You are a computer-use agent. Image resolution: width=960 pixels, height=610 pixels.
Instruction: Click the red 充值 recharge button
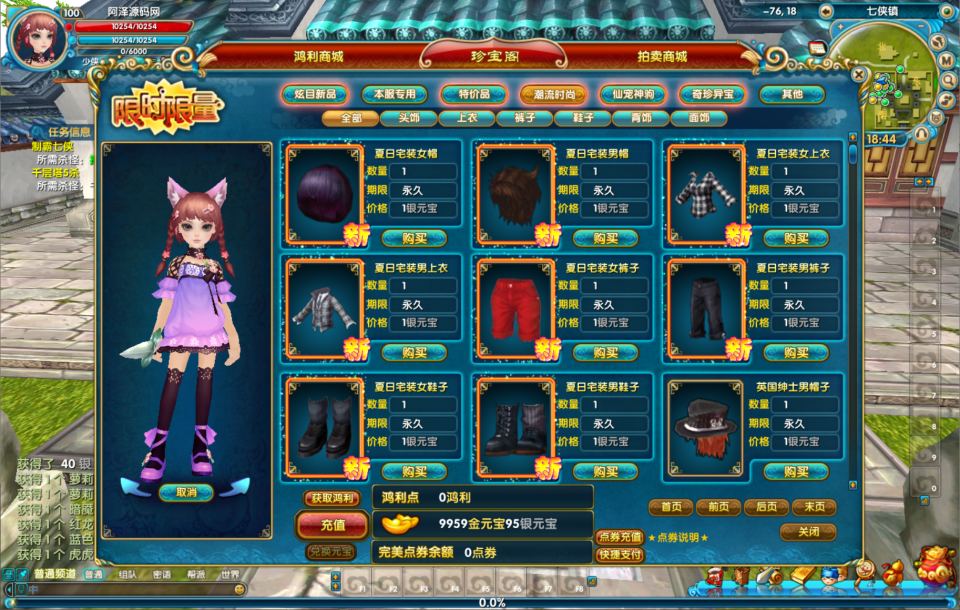click(332, 524)
